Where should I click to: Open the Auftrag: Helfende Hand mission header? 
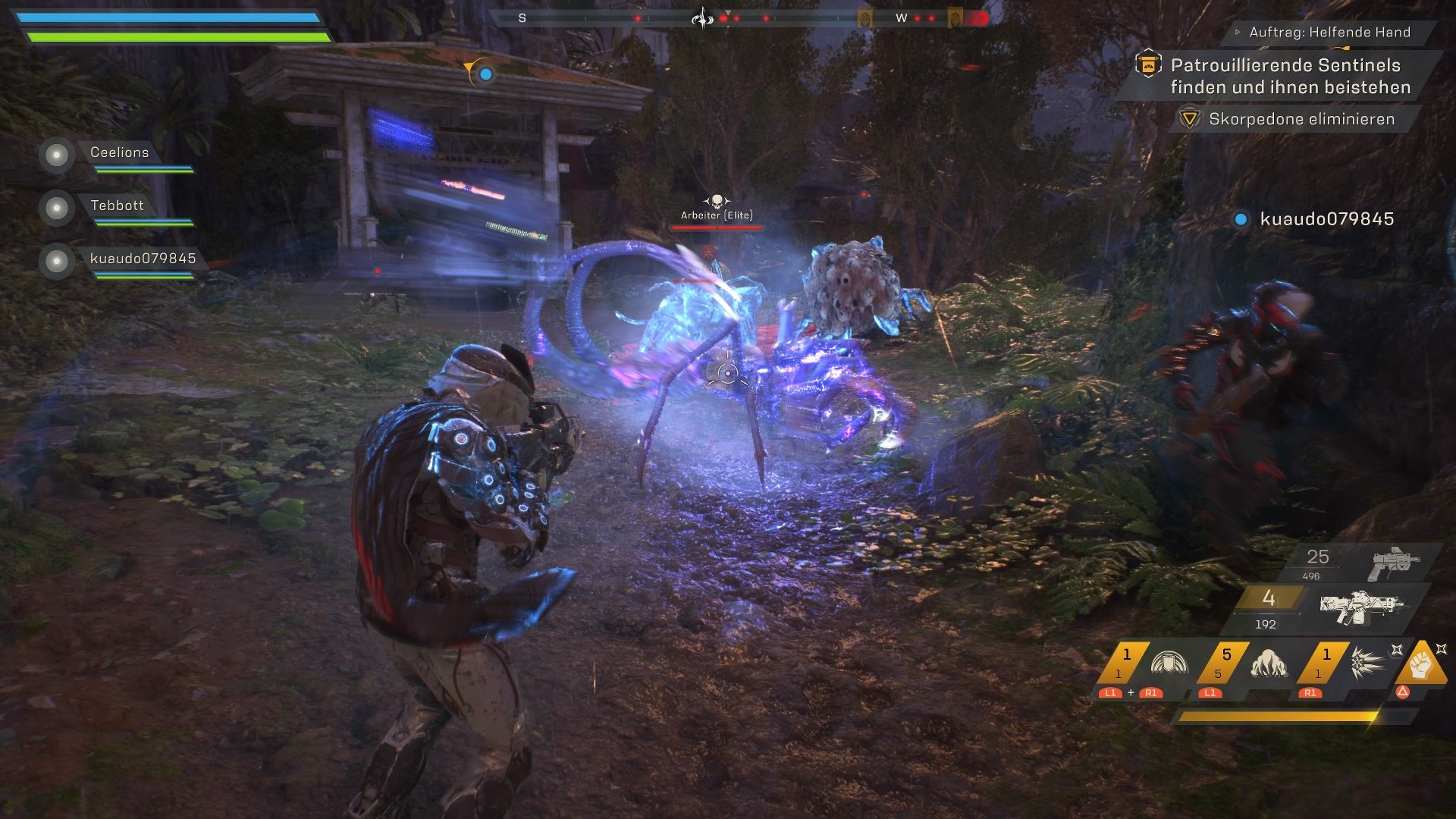pos(1329,33)
